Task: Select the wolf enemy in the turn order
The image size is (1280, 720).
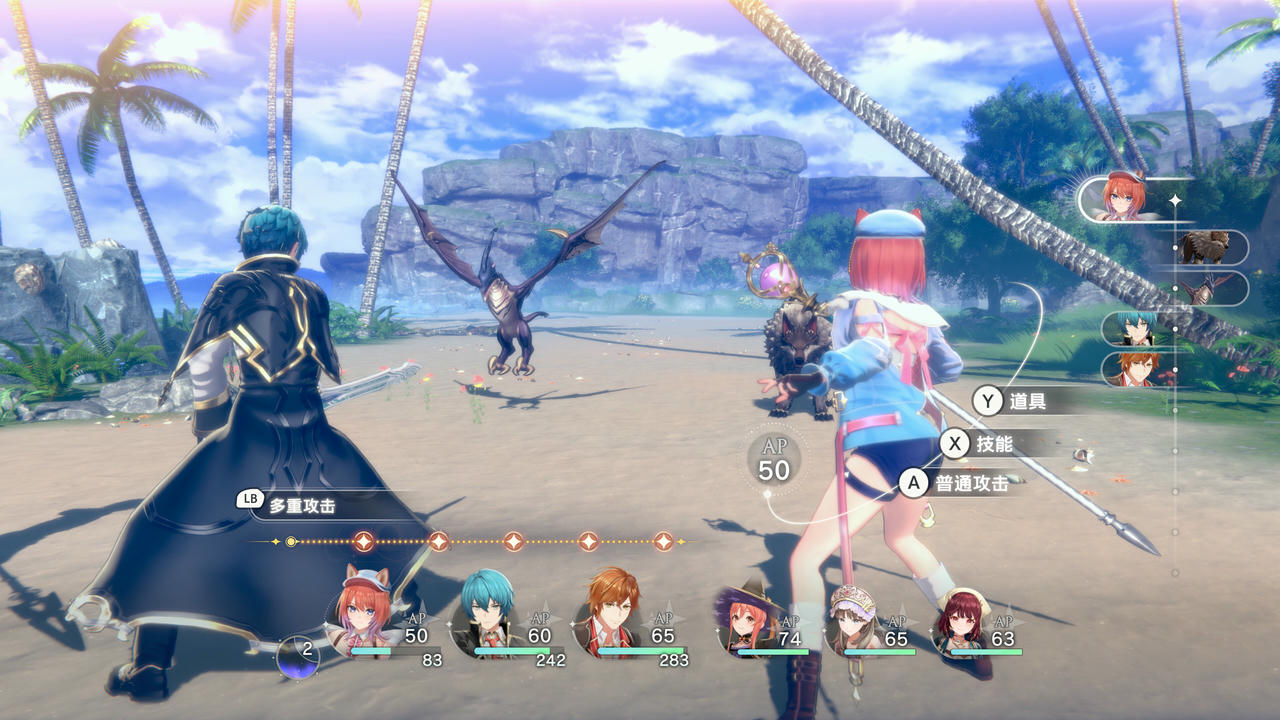Action: (1203, 247)
